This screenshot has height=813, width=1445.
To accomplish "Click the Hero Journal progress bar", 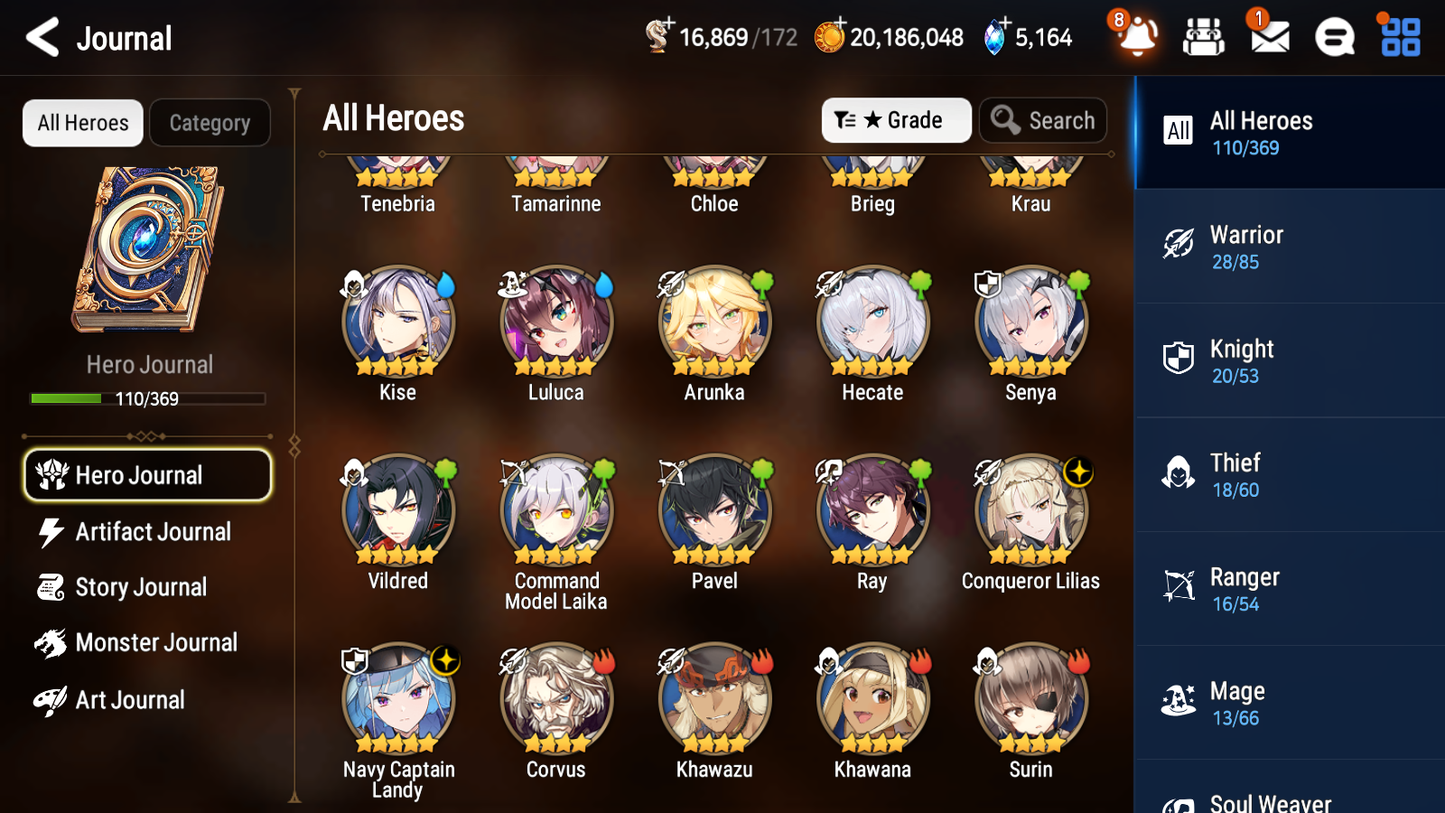I will tap(149, 397).
